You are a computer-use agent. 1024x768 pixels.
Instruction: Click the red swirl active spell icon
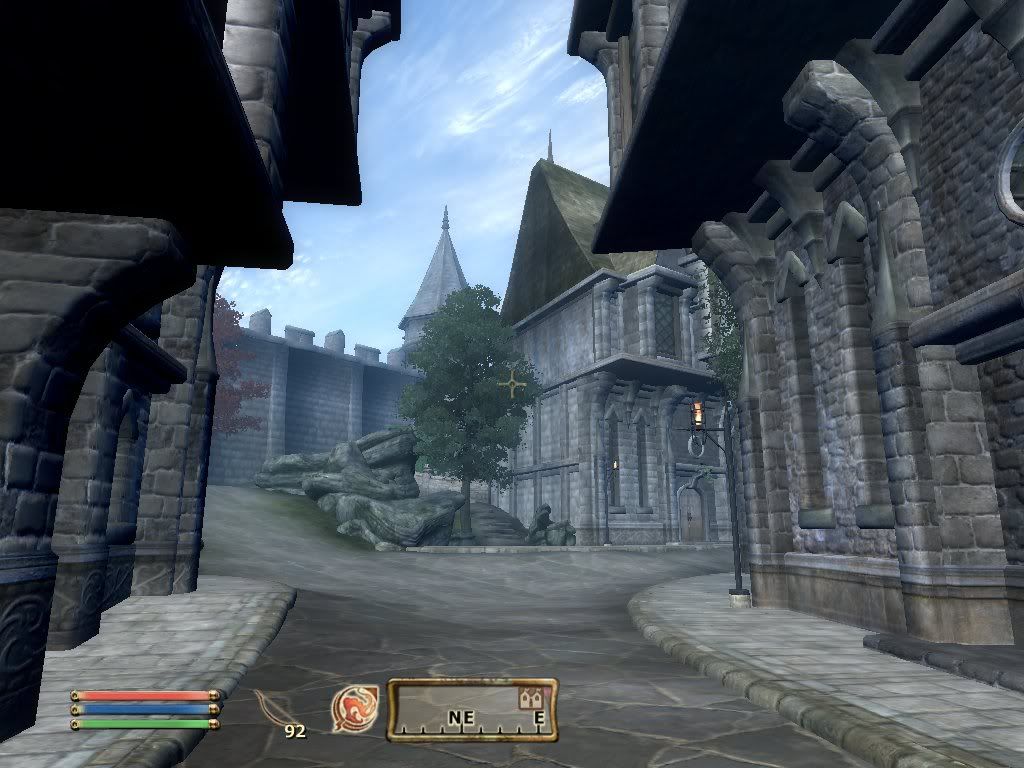pyautogui.click(x=354, y=707)
